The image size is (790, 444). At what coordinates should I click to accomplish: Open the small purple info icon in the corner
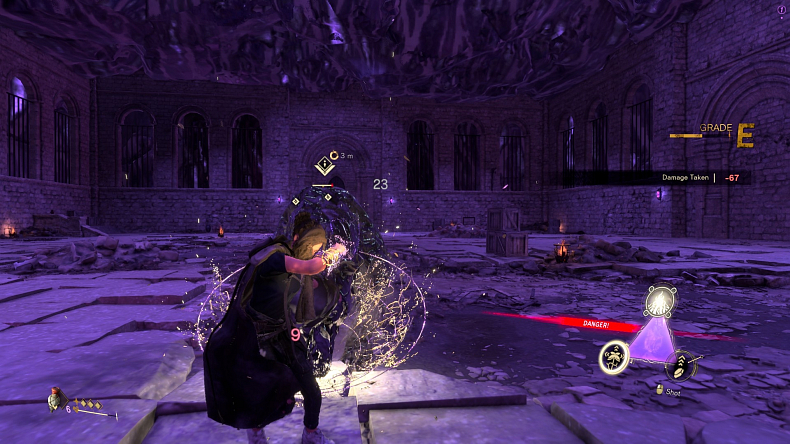pyautogui.click(x=781, y=9)
